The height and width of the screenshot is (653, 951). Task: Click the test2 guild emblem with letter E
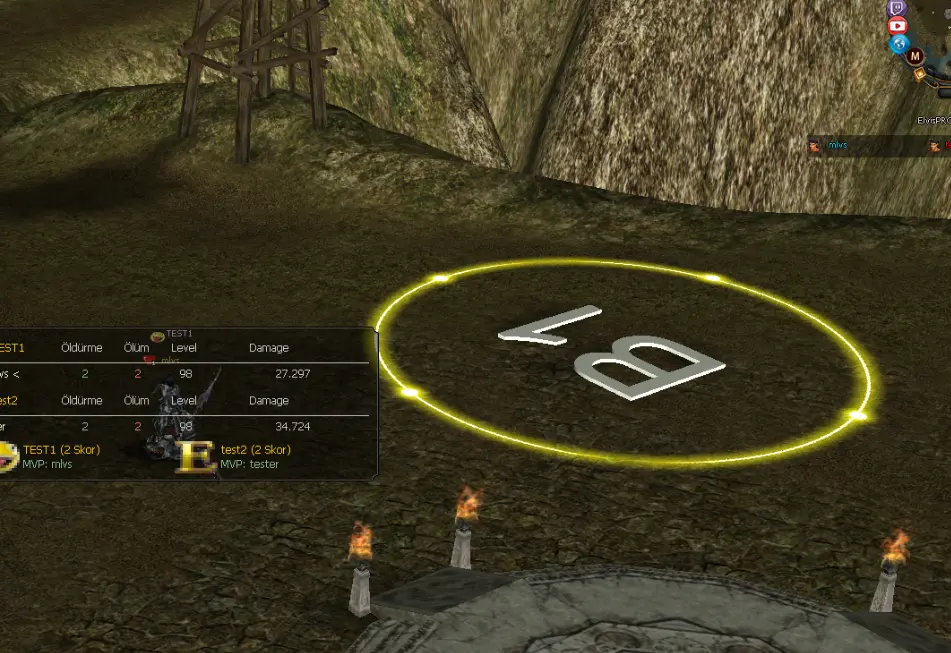coord(197,457)
